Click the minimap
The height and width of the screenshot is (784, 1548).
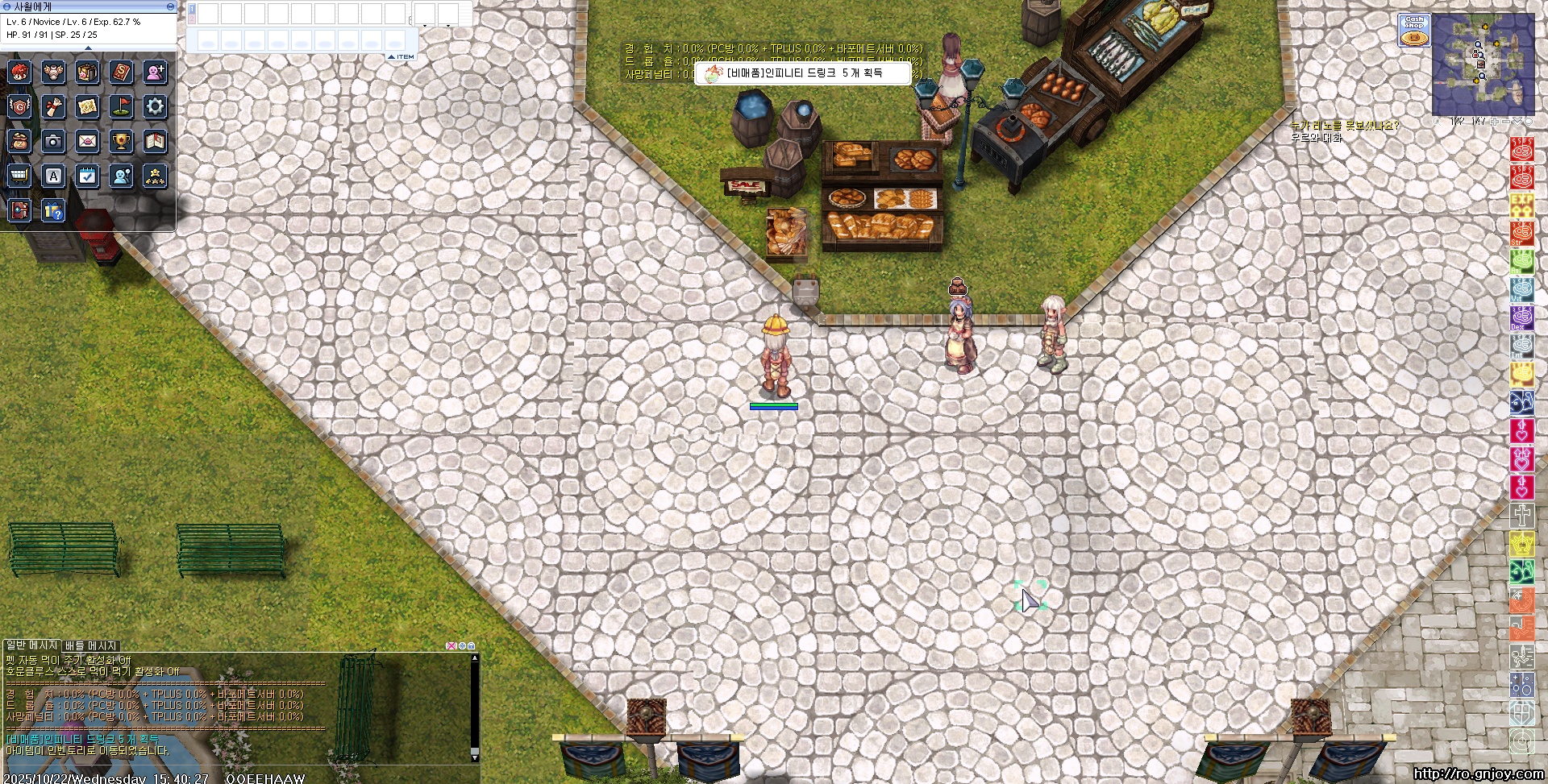1483,66
